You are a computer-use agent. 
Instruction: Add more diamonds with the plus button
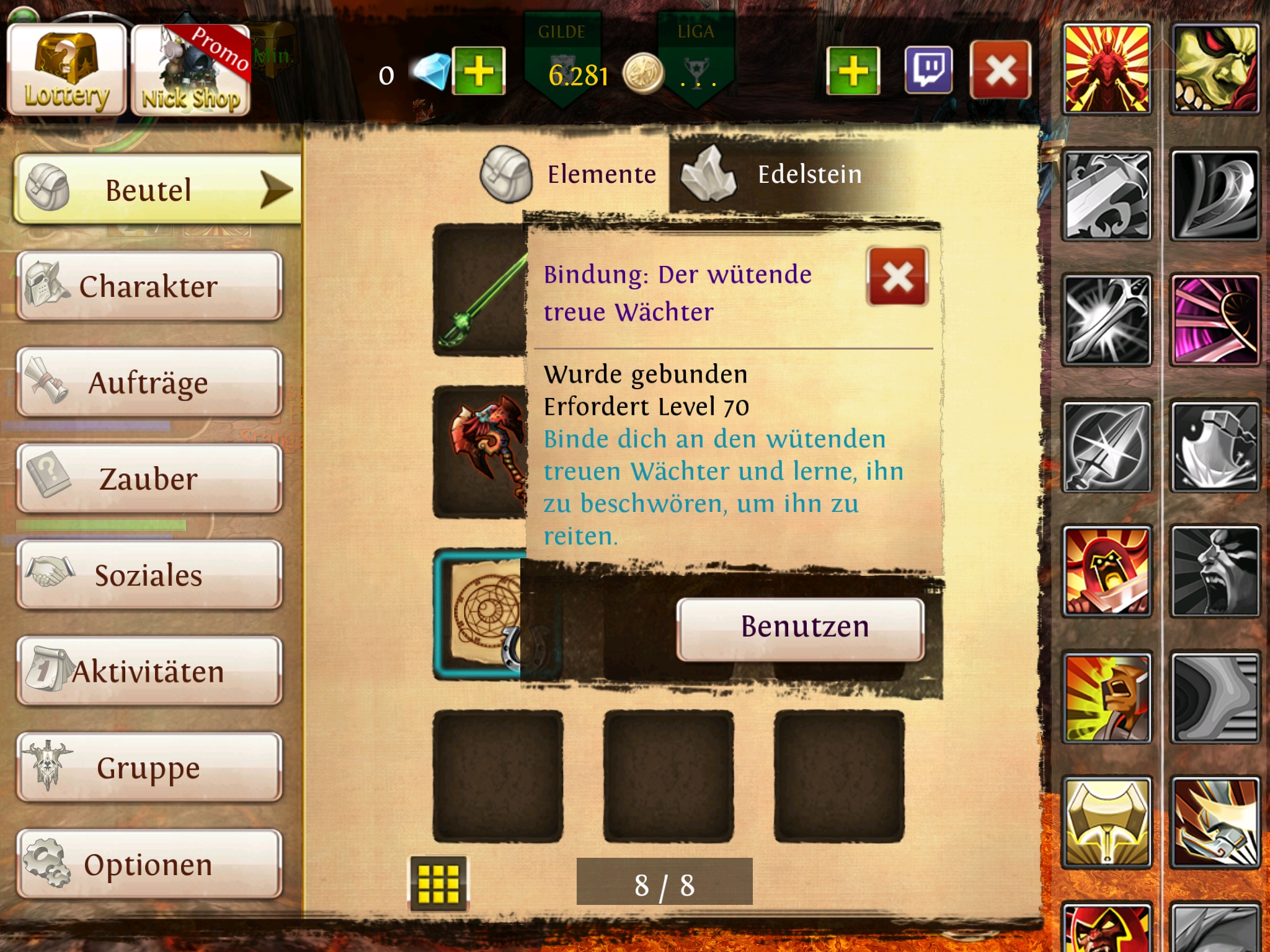(x=479, y=71)
